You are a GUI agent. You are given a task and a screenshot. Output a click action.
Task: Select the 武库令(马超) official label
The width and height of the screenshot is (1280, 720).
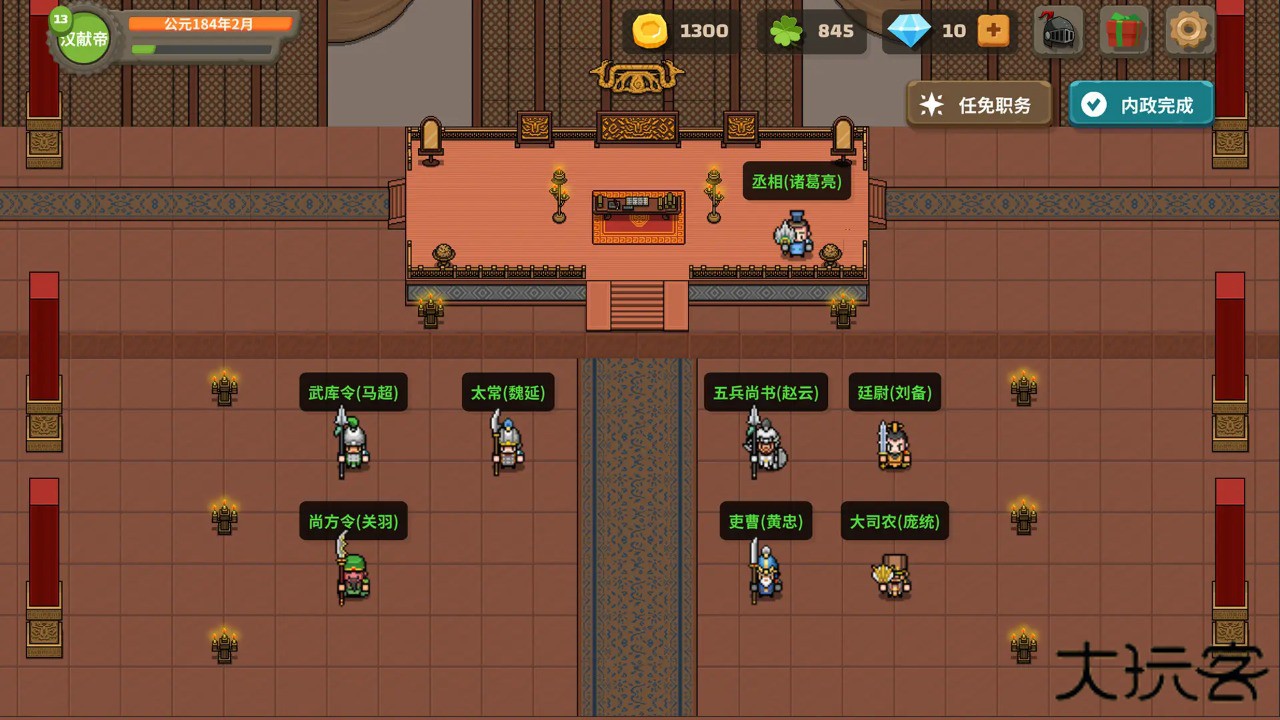(x=353, y=393)
